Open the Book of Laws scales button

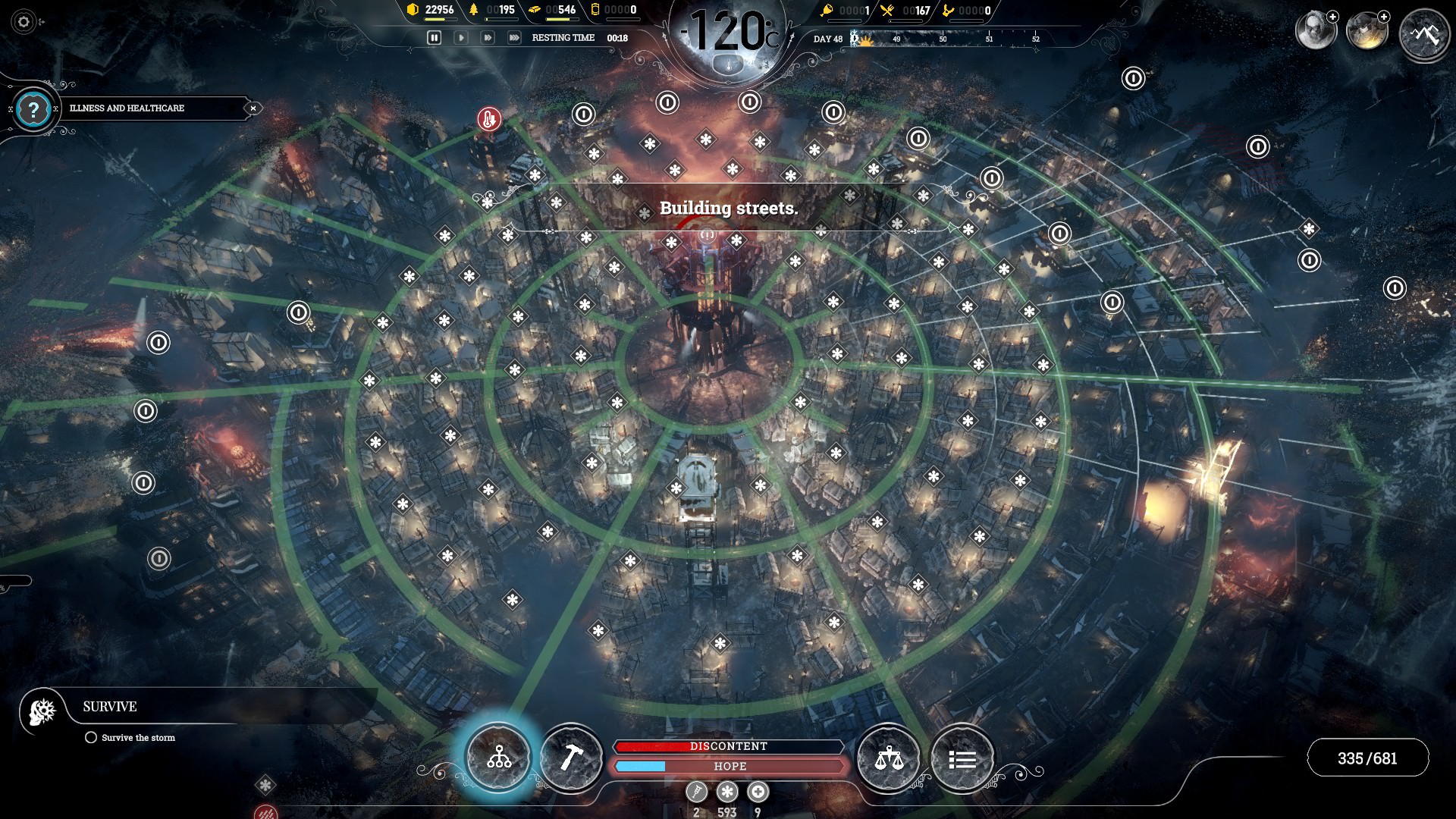888,757
